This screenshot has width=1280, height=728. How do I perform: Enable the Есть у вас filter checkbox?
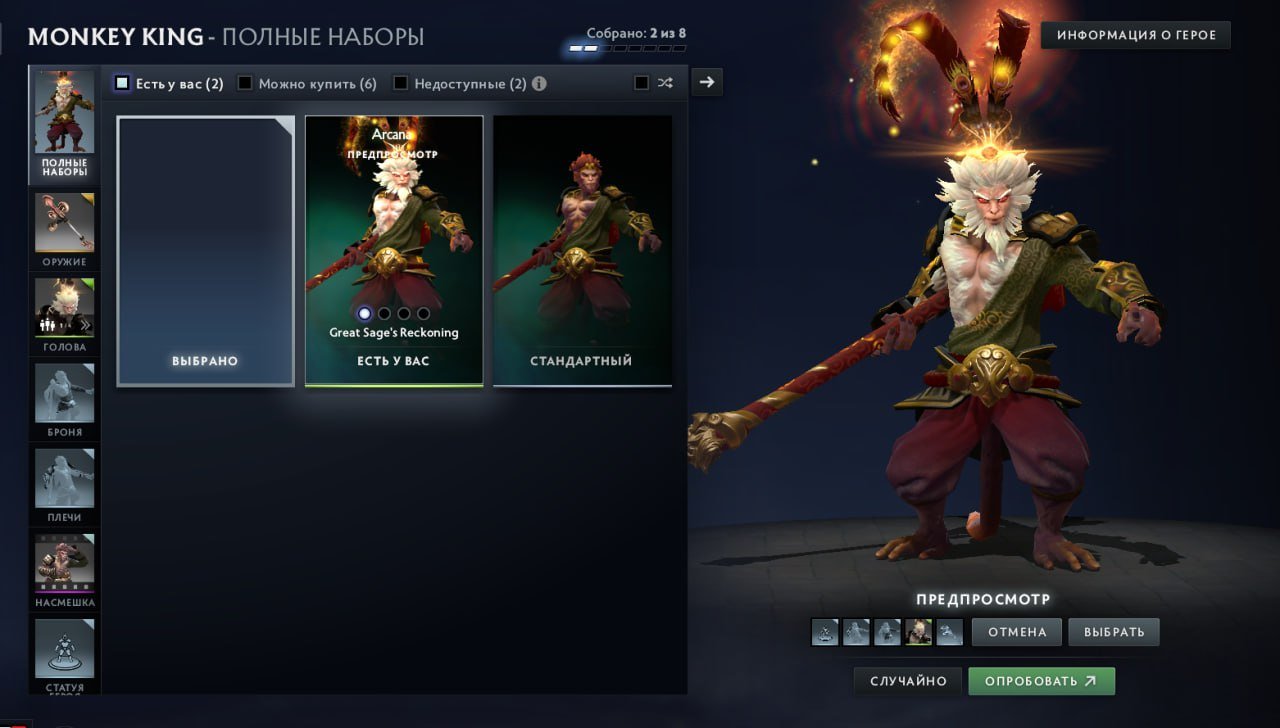124,82
